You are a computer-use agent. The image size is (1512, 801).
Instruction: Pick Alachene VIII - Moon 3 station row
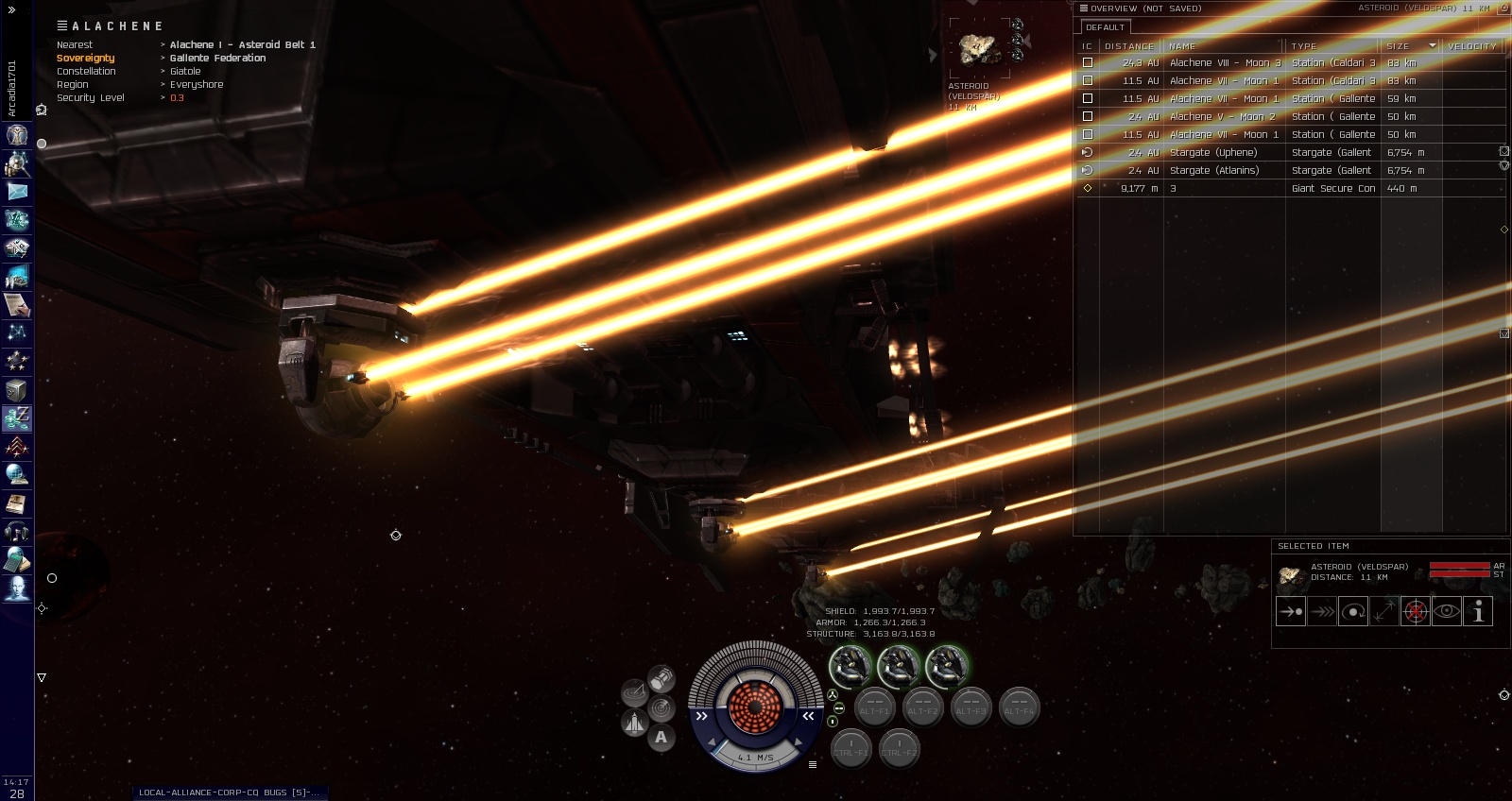1225,63
